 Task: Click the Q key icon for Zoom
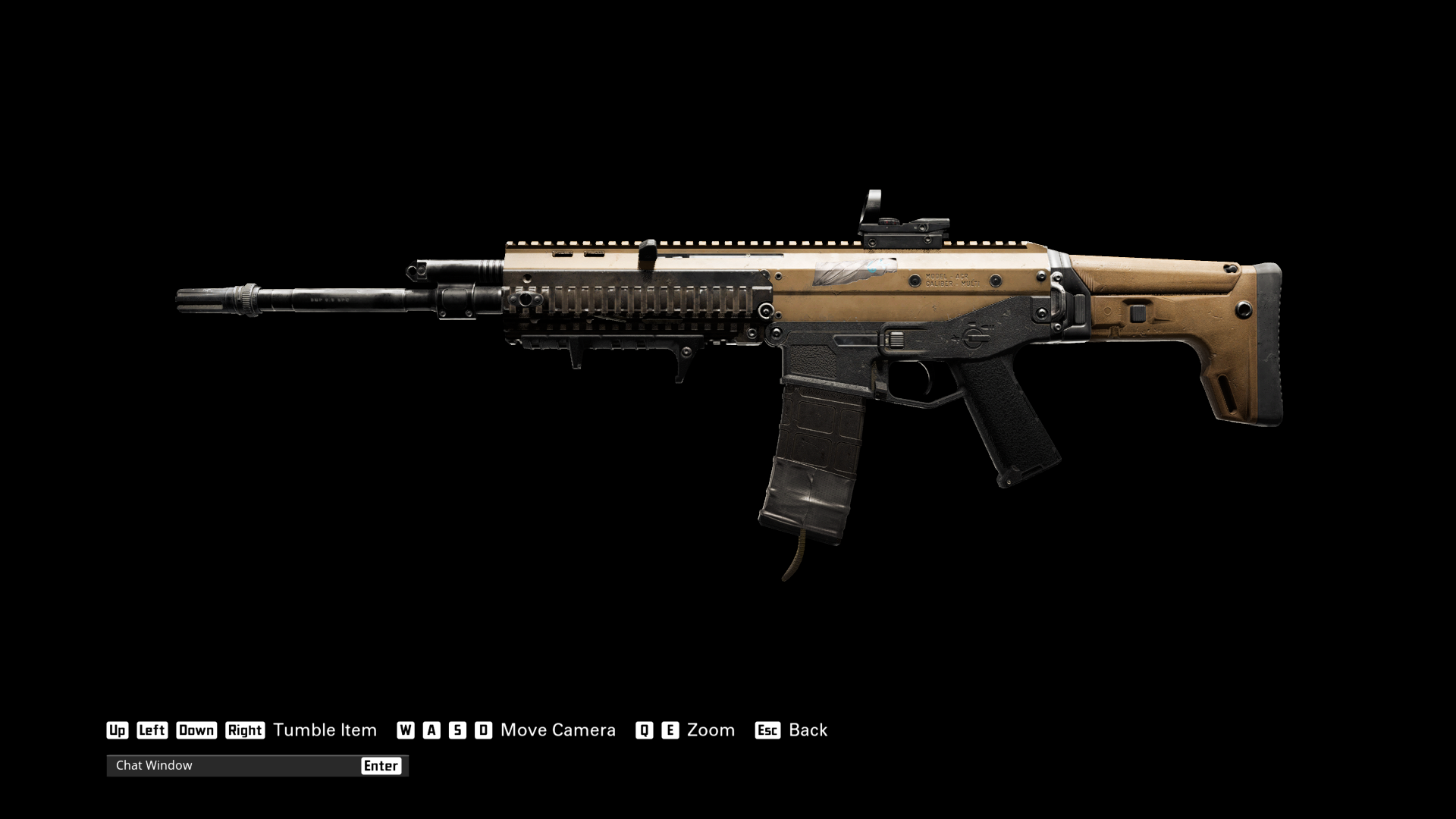click(644, 730)
